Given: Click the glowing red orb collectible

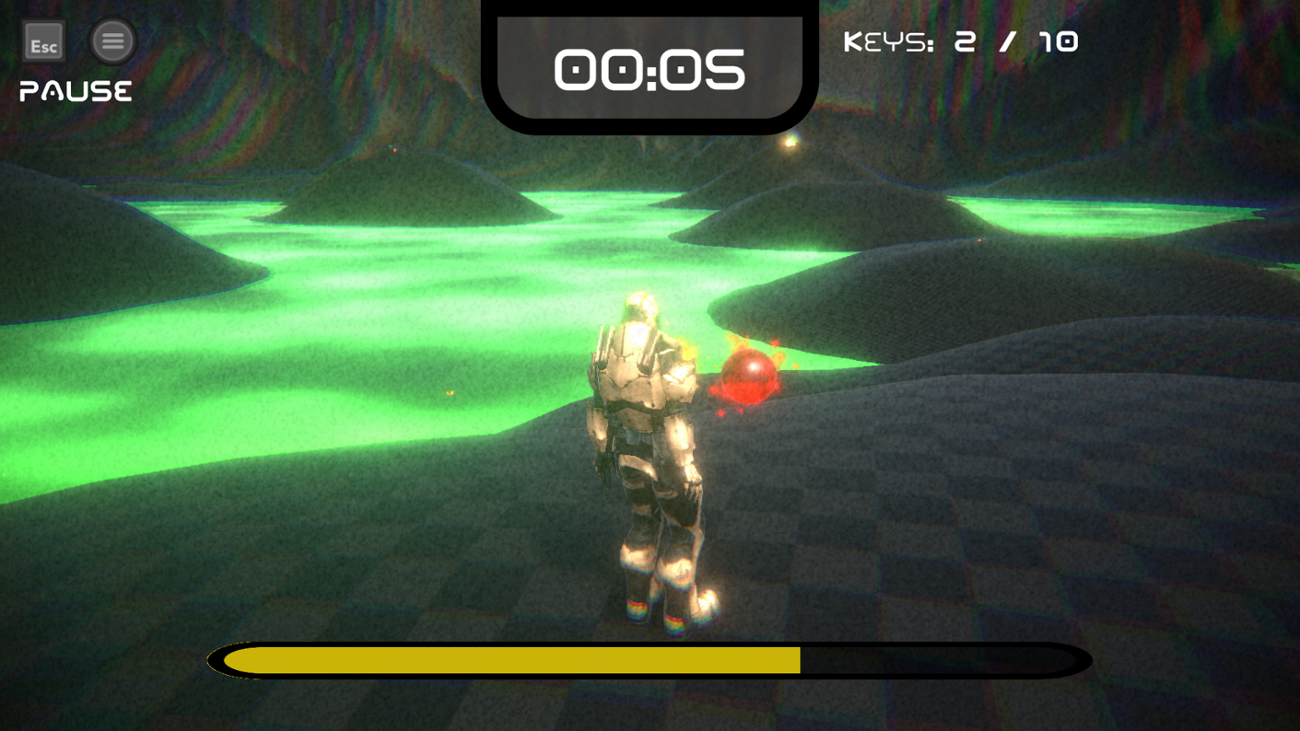Looking at the screenshot, I should pos(748,380).
